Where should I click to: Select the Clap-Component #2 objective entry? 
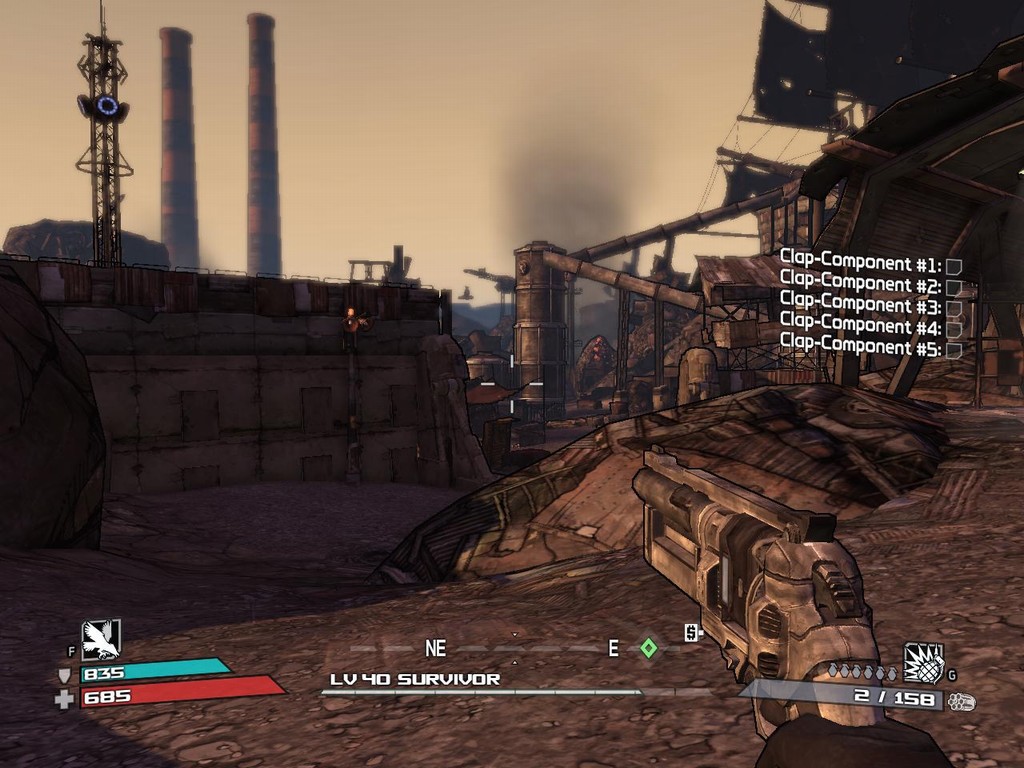point(870,286)
